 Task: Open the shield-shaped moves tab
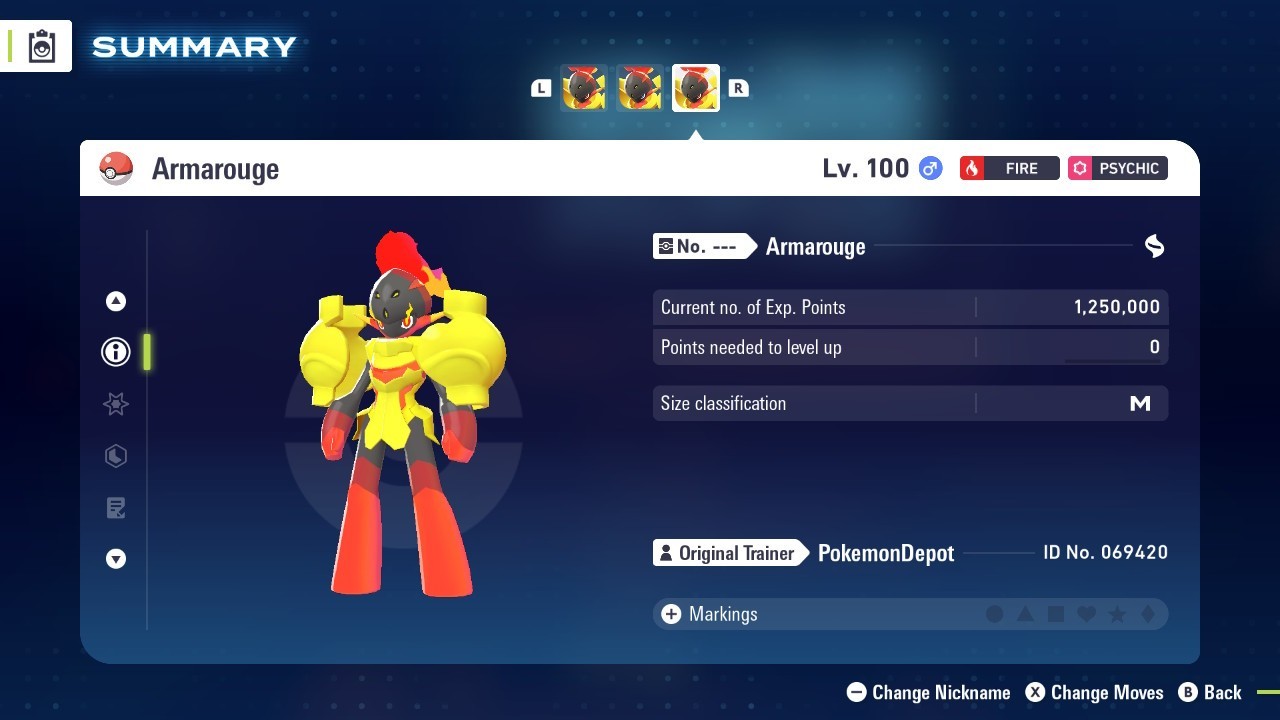(116, 456)
